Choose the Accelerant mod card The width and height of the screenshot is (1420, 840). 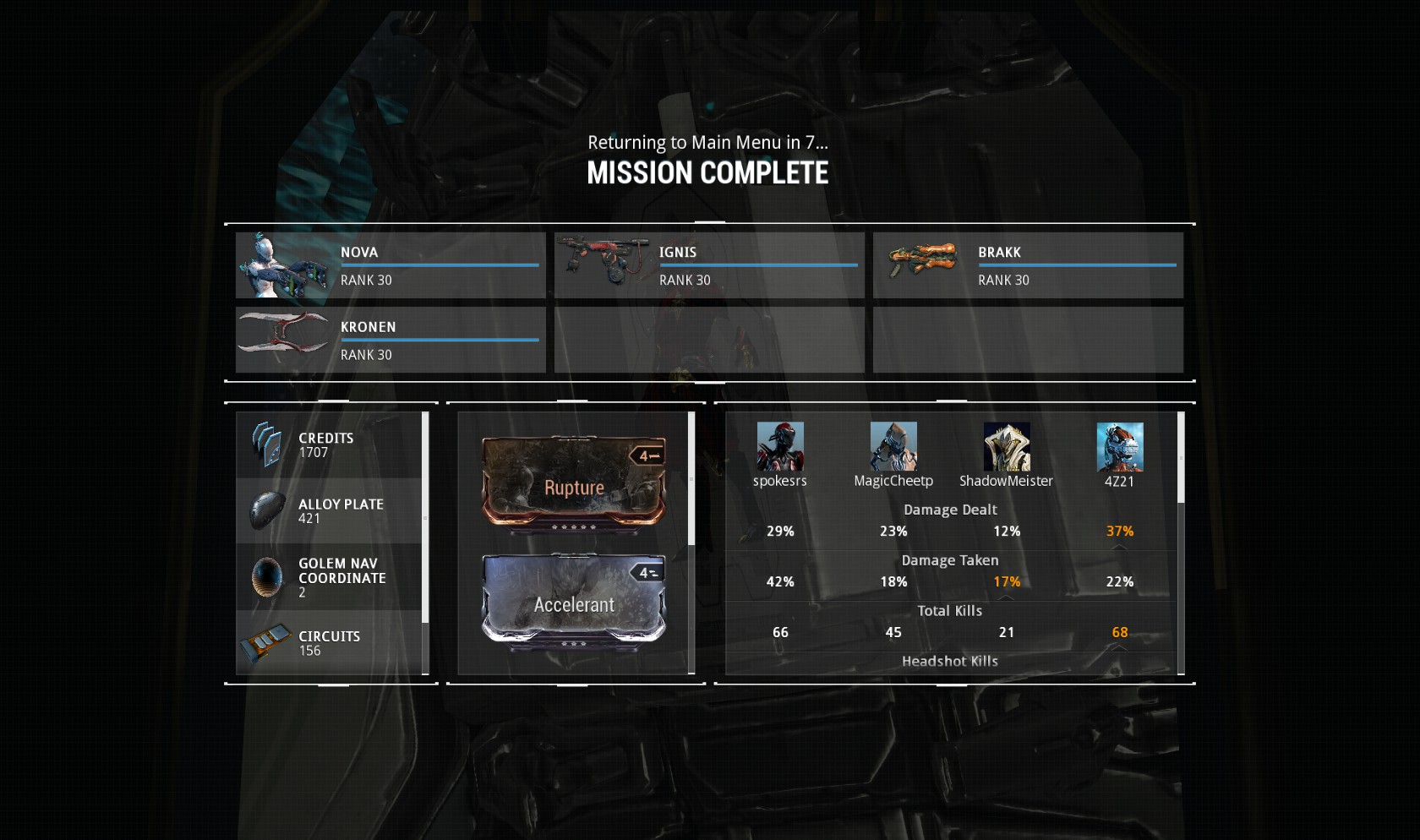tap(574, 601)
